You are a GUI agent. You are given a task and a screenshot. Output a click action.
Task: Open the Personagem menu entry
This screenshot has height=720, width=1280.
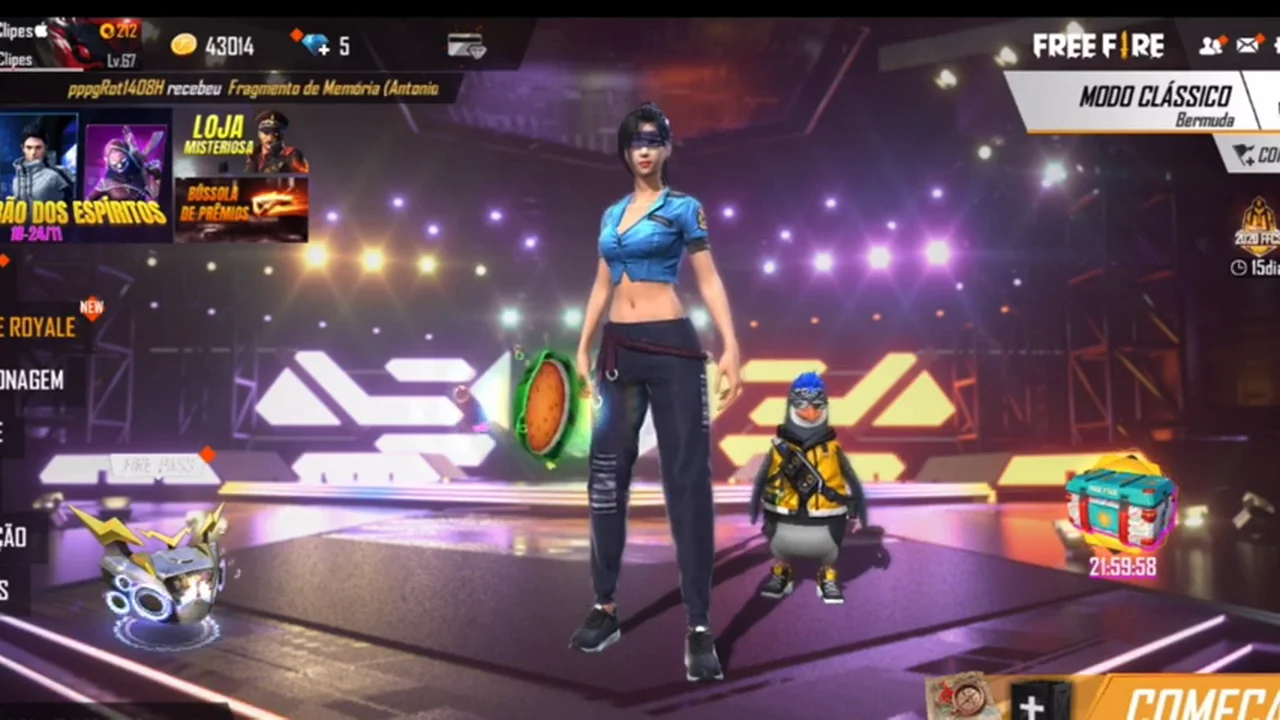tap(35, 380)
